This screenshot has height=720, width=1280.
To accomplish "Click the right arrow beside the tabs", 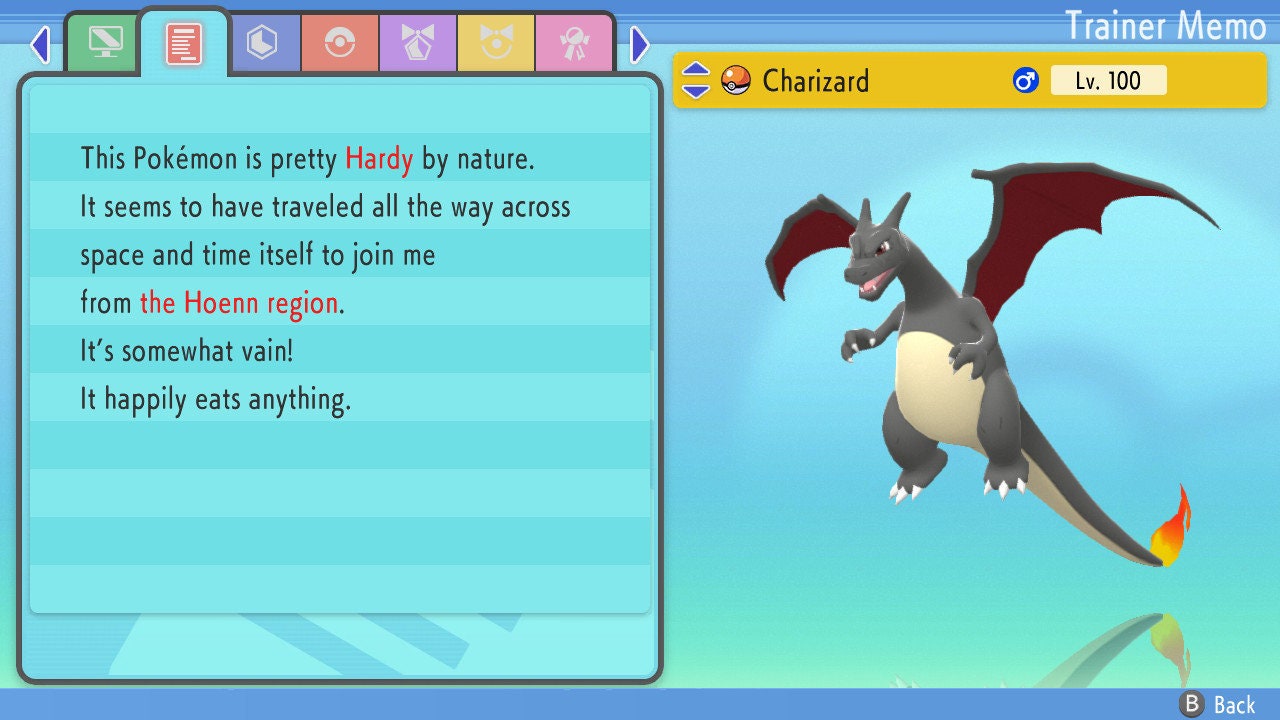I will point(640,44).
